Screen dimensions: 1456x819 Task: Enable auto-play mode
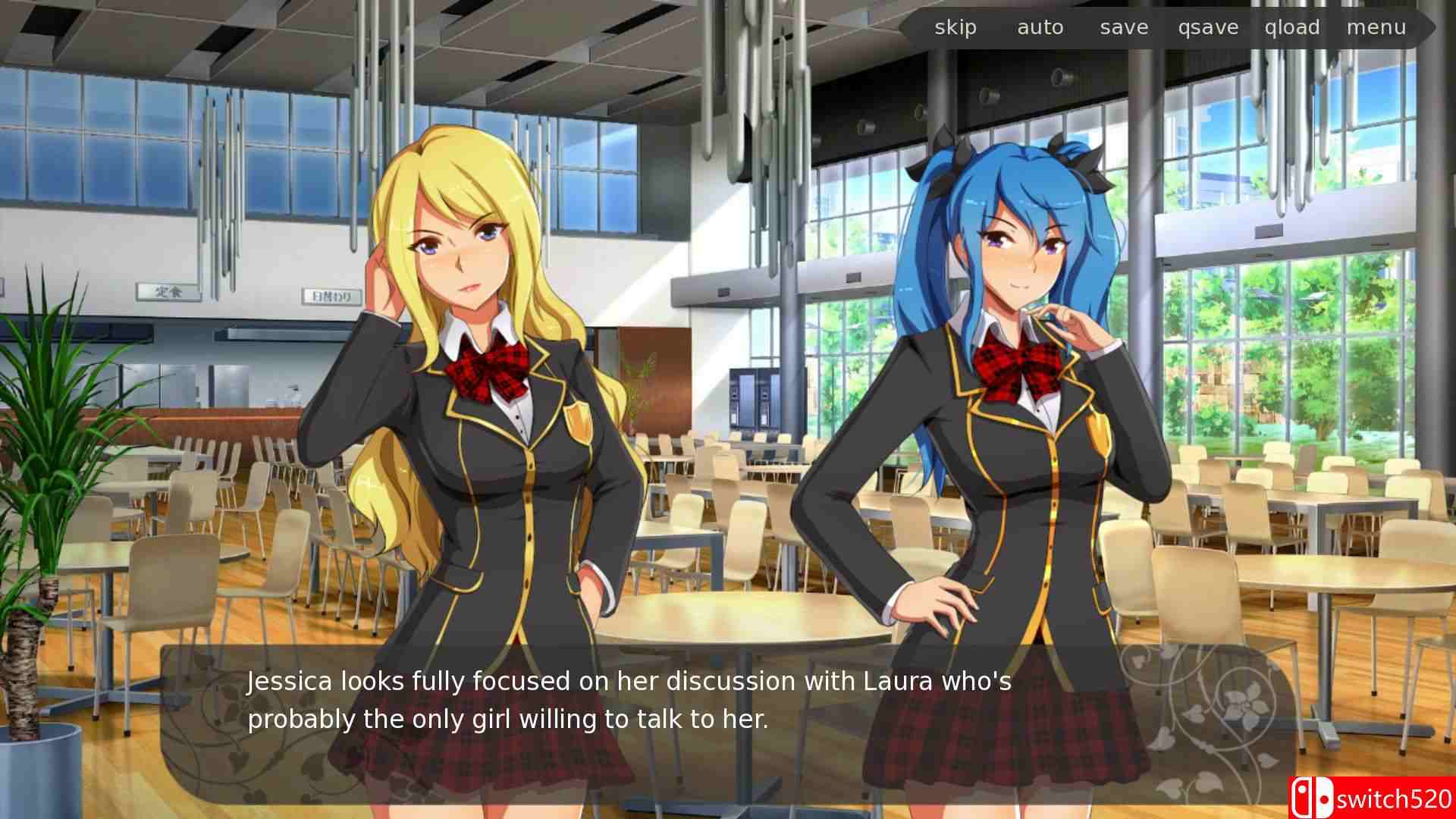tap(1040, 27)
